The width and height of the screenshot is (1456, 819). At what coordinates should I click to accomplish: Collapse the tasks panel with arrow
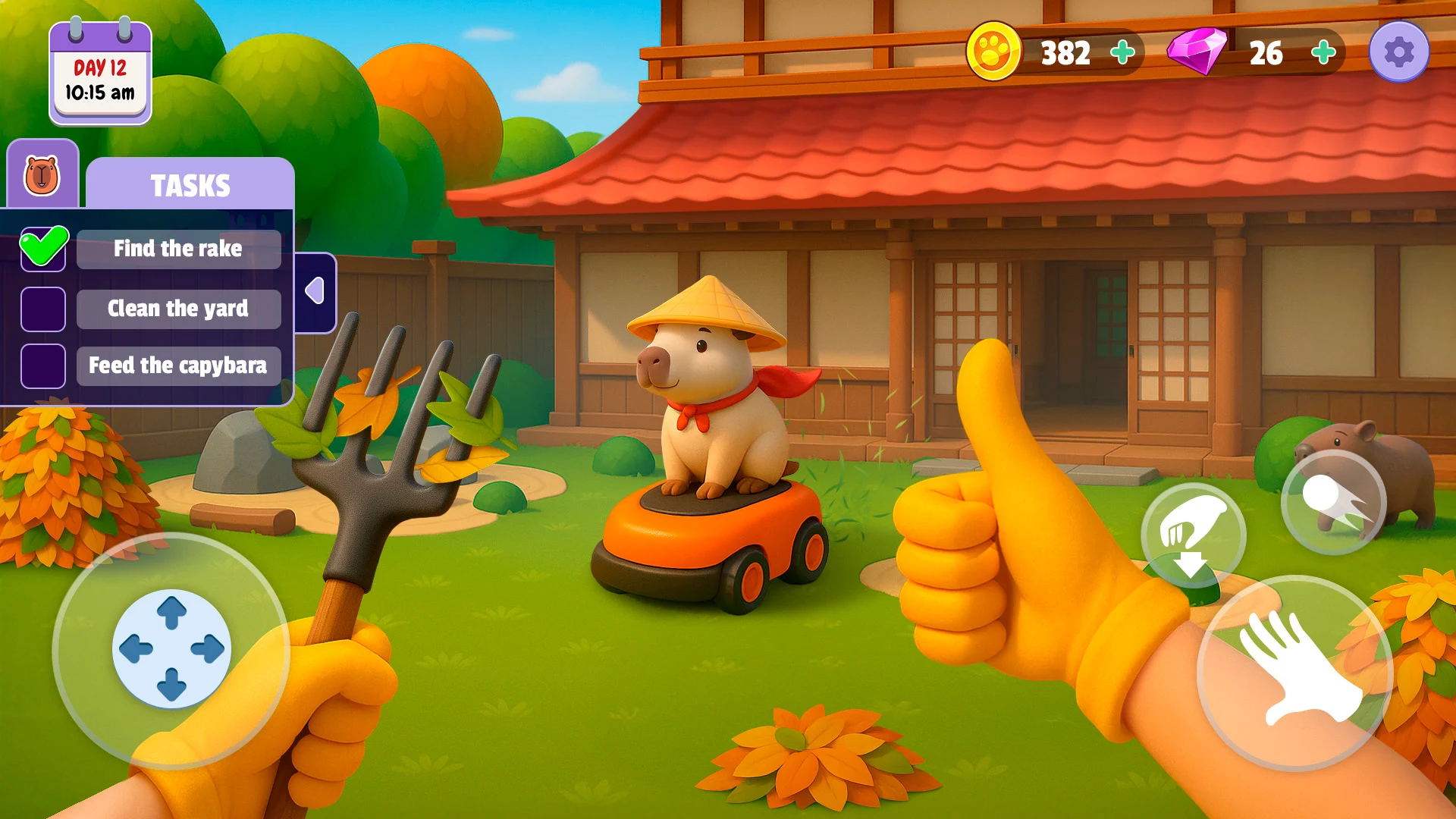tap(315, 292)
